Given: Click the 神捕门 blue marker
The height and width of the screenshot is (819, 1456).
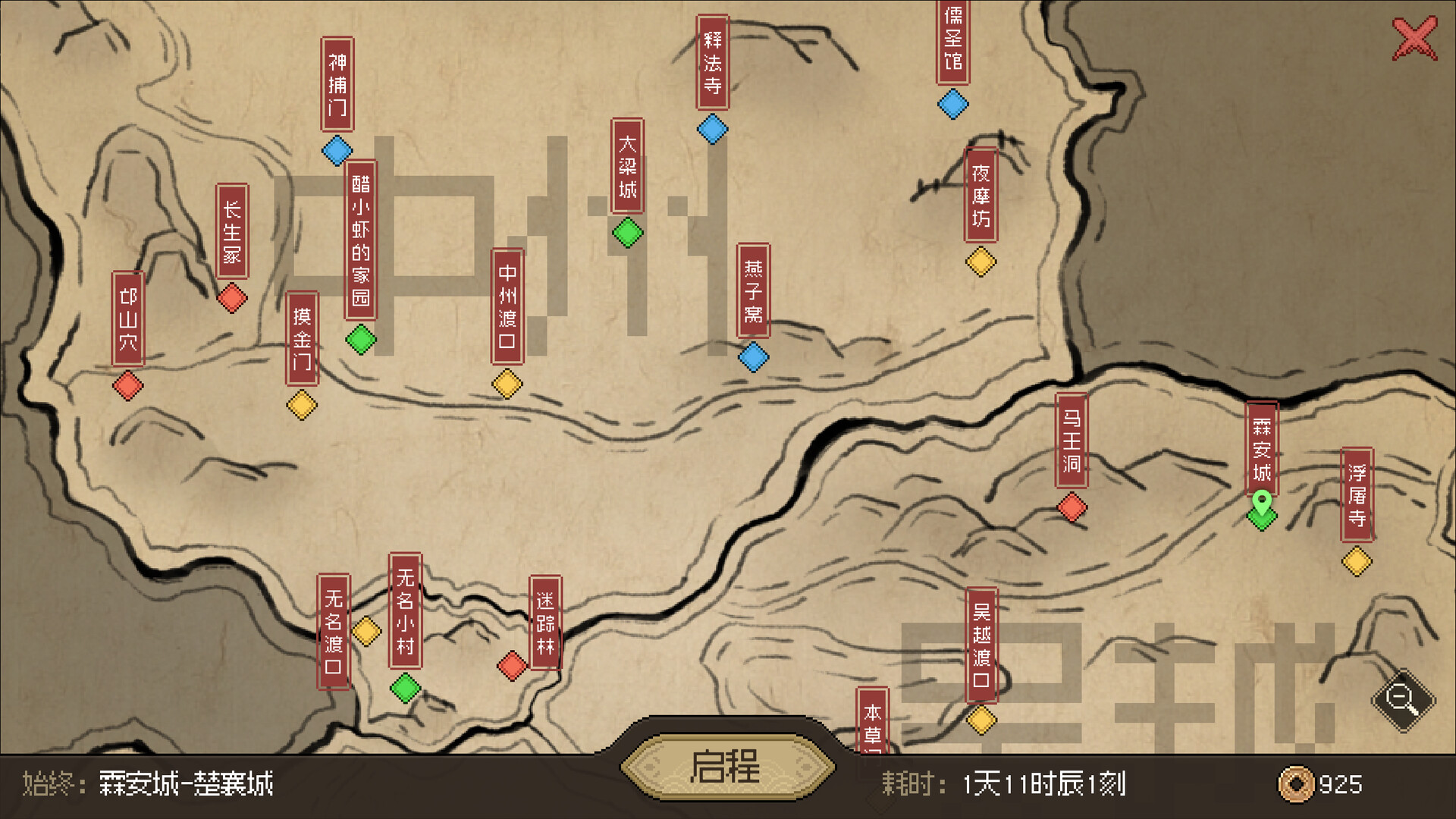Looking at the screenshot, I should pos(337,150).
